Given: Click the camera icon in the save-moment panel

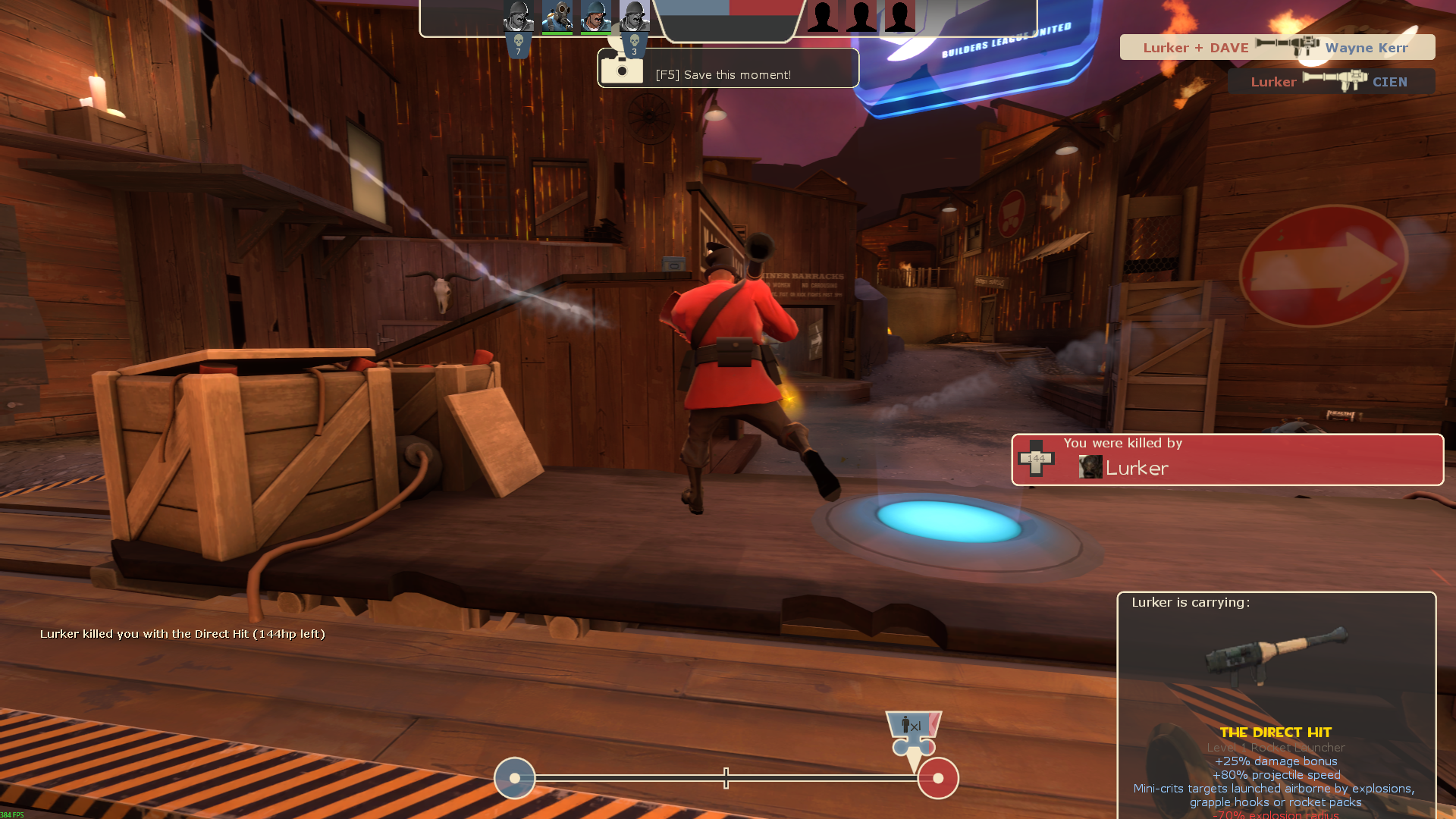Looking at the screenshot, I should tap(622, 70).
